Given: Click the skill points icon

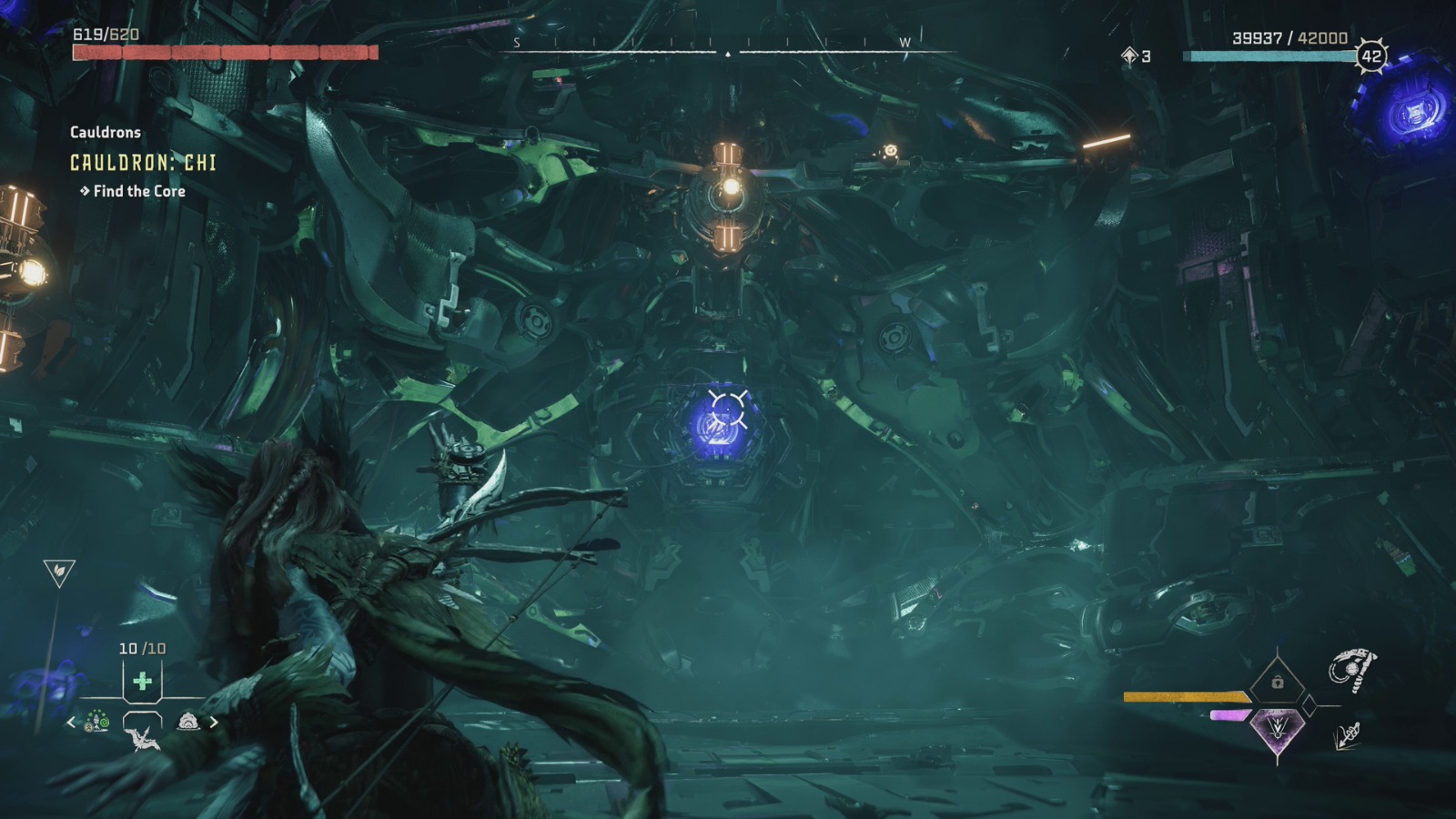Looking at the screenshot, I should point(1130,56).
